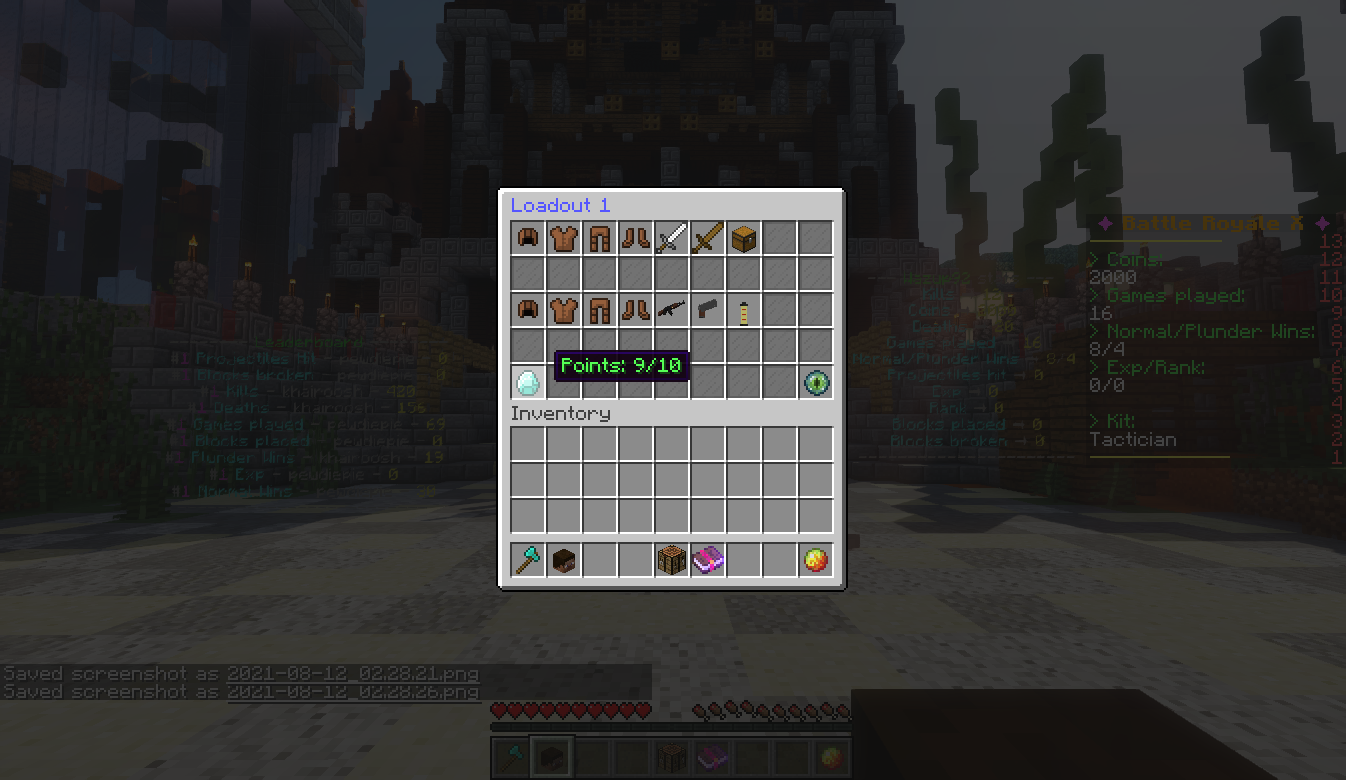Image resolution: width=1346 pixels, height=780 pixels.
Task: Pick the wooden sword slot
Action: (708, 239)
